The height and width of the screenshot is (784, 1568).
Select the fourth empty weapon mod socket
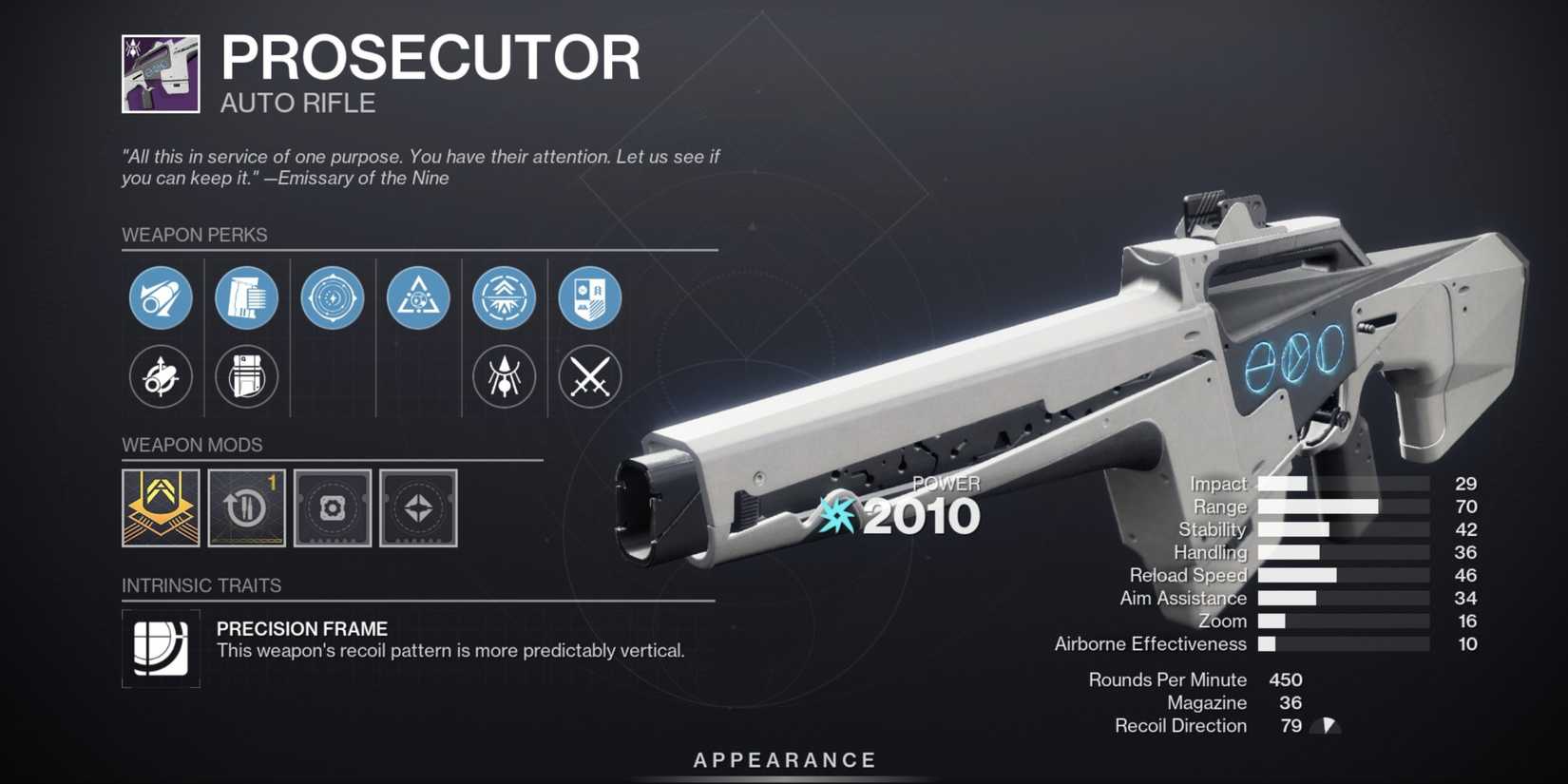click(x=418, y=508)
